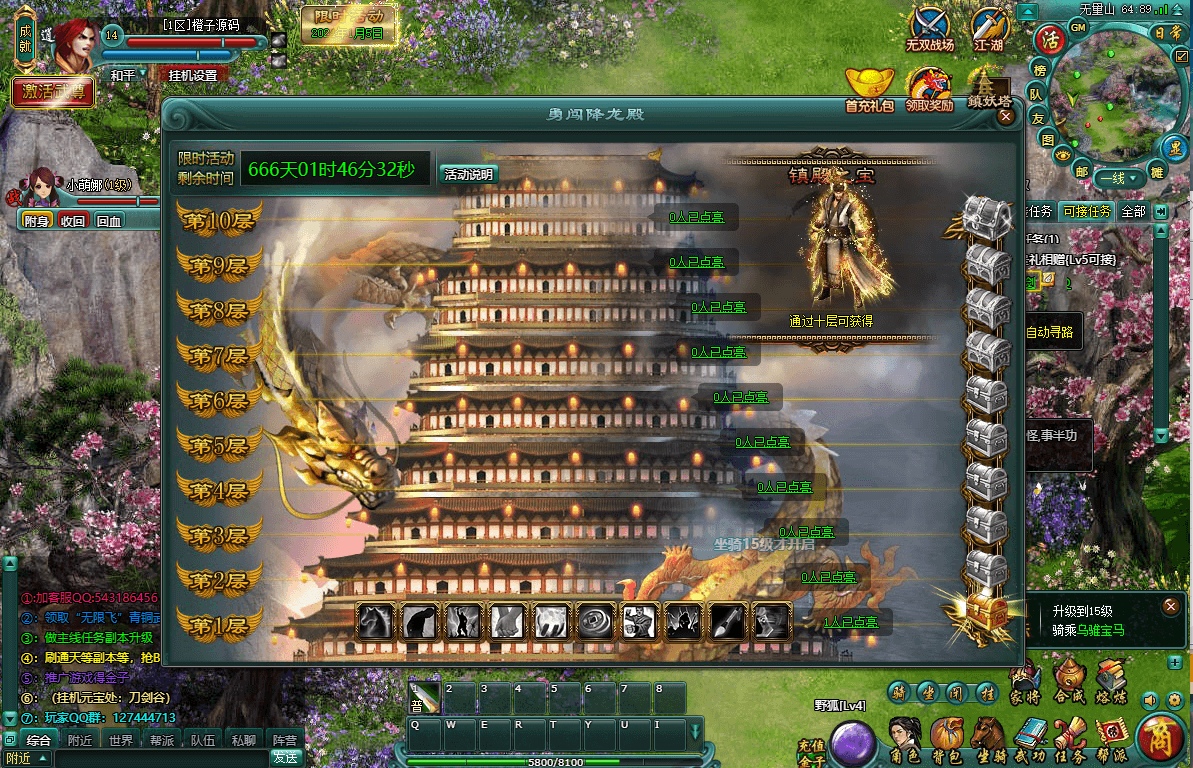Open the 活动说明 activity description

(x=468, y=174)
